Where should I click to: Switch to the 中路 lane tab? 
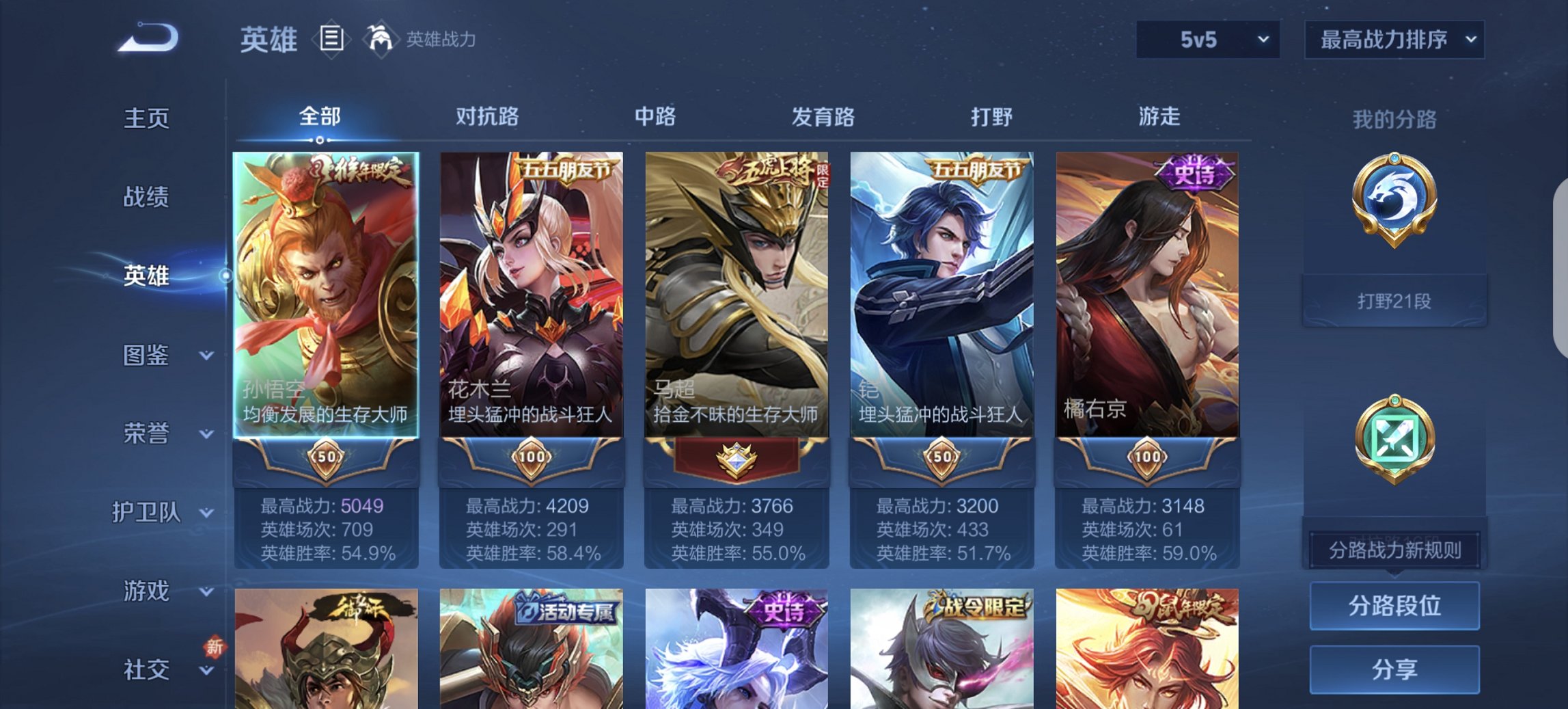tap(654, 117)
